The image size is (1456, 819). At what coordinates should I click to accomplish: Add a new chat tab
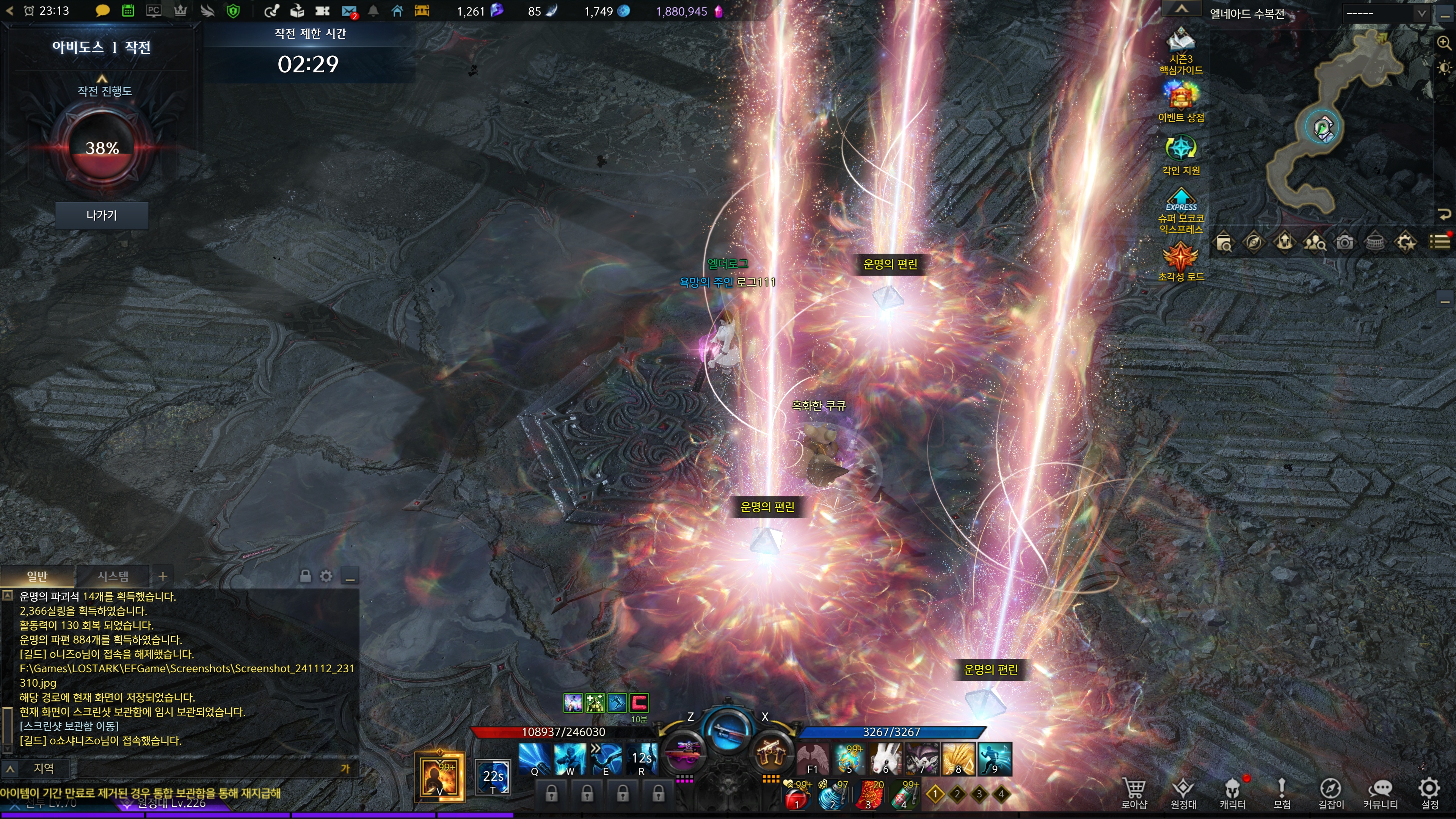163,576
